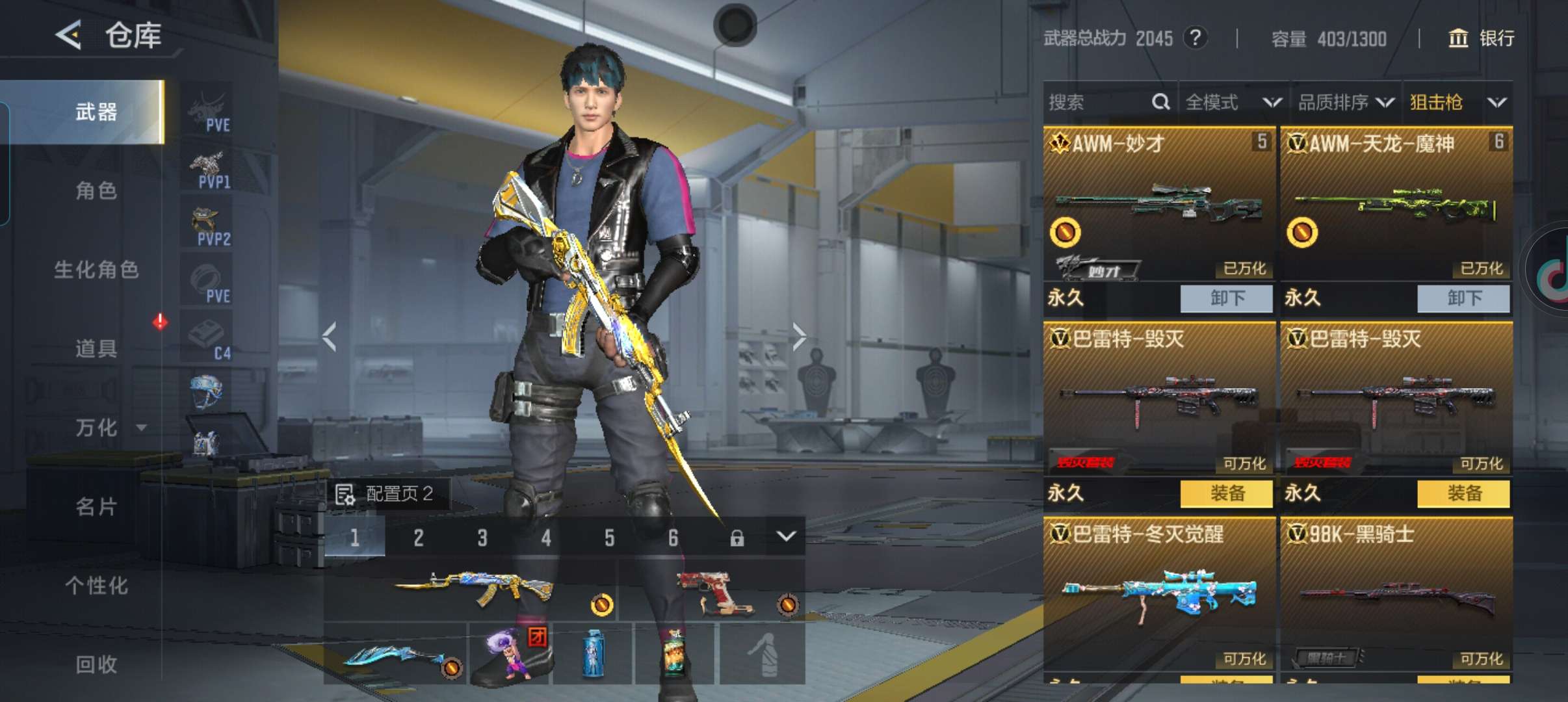1568x702 pixels.
Task: Click the weapon power question mark help
Action: [x=1195, y=38]
